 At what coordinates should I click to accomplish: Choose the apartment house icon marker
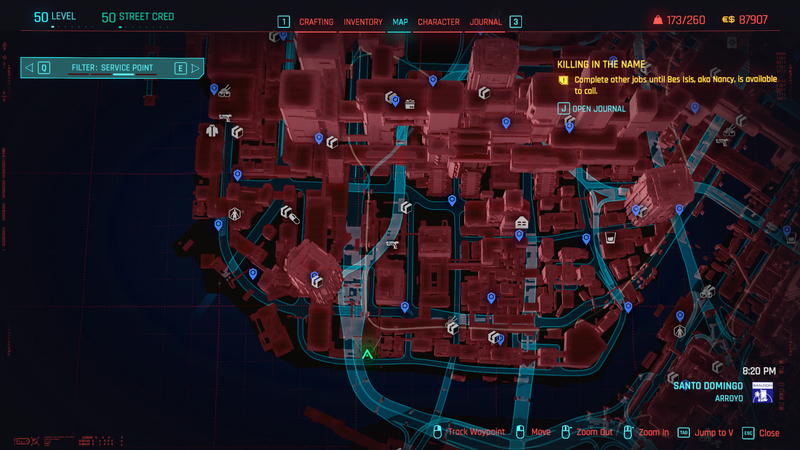point(520,222)
